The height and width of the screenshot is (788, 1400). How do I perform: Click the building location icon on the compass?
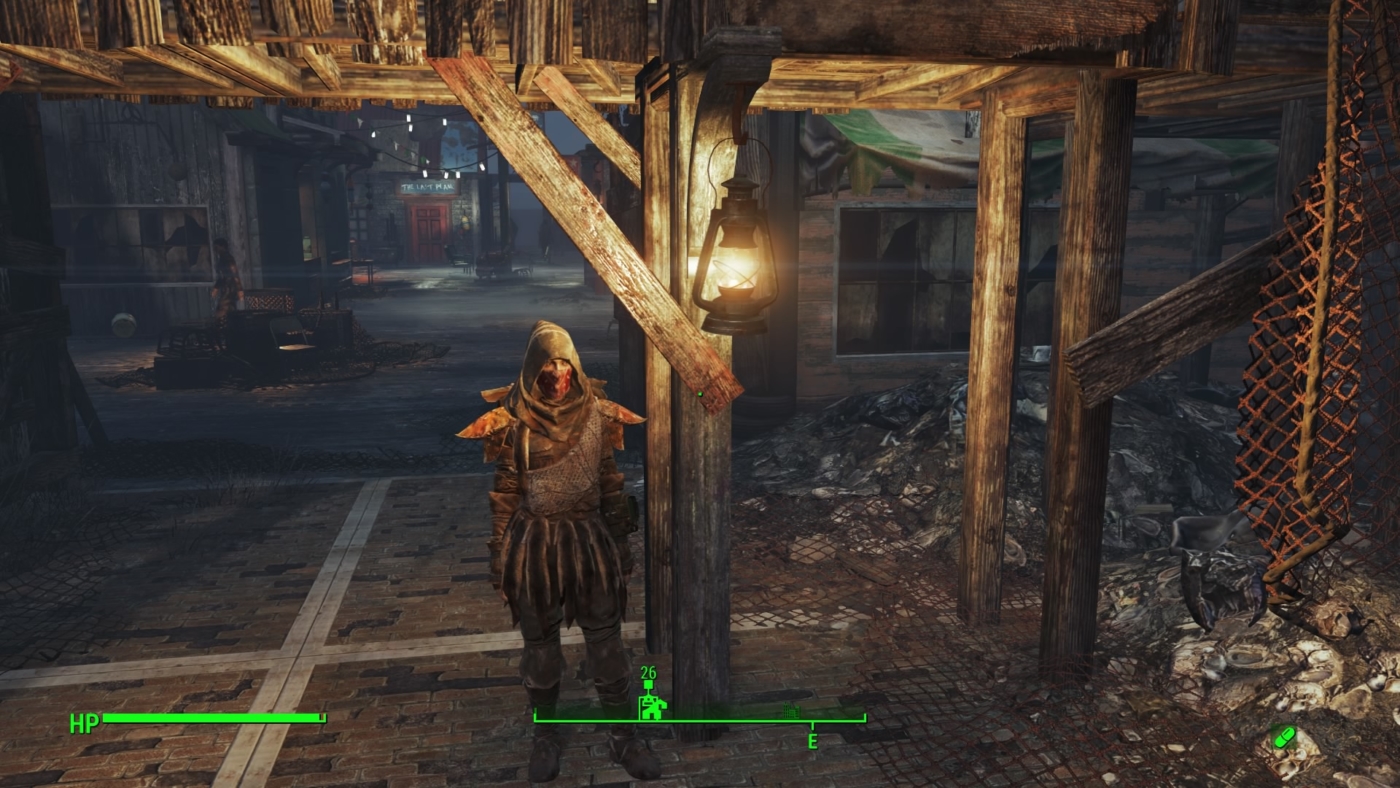[x=792, y=710]
